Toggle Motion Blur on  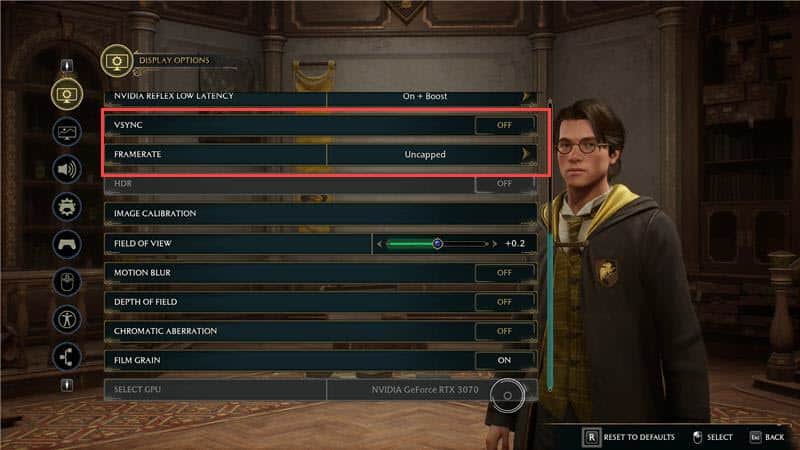coord(503,272)
